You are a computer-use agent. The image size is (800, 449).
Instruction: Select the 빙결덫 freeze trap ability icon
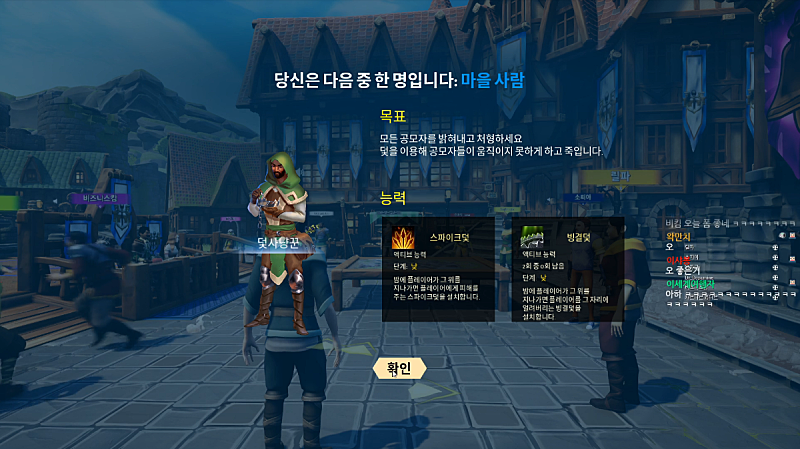tap(530, 238)
